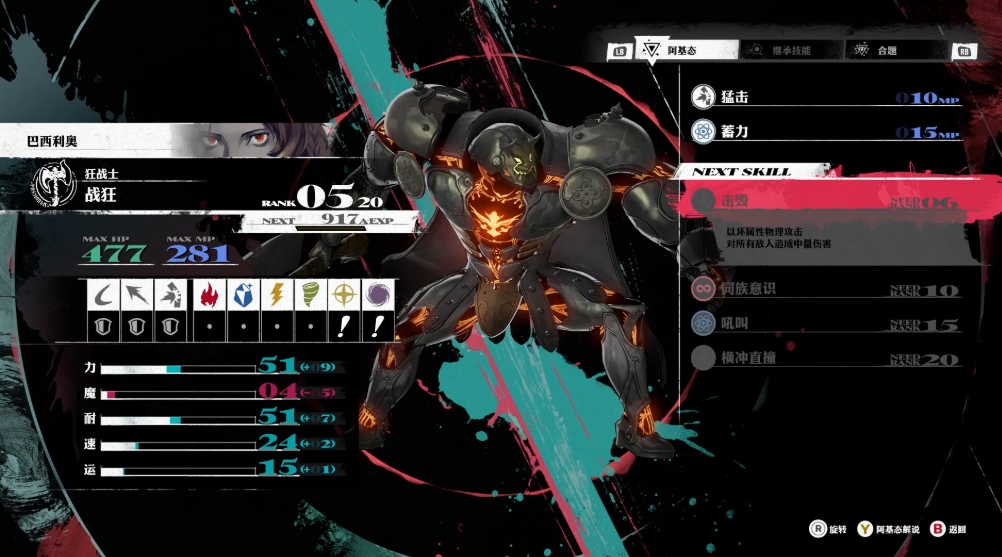Click the light affinity icon

pyautogui.click(x=343, y=295)
